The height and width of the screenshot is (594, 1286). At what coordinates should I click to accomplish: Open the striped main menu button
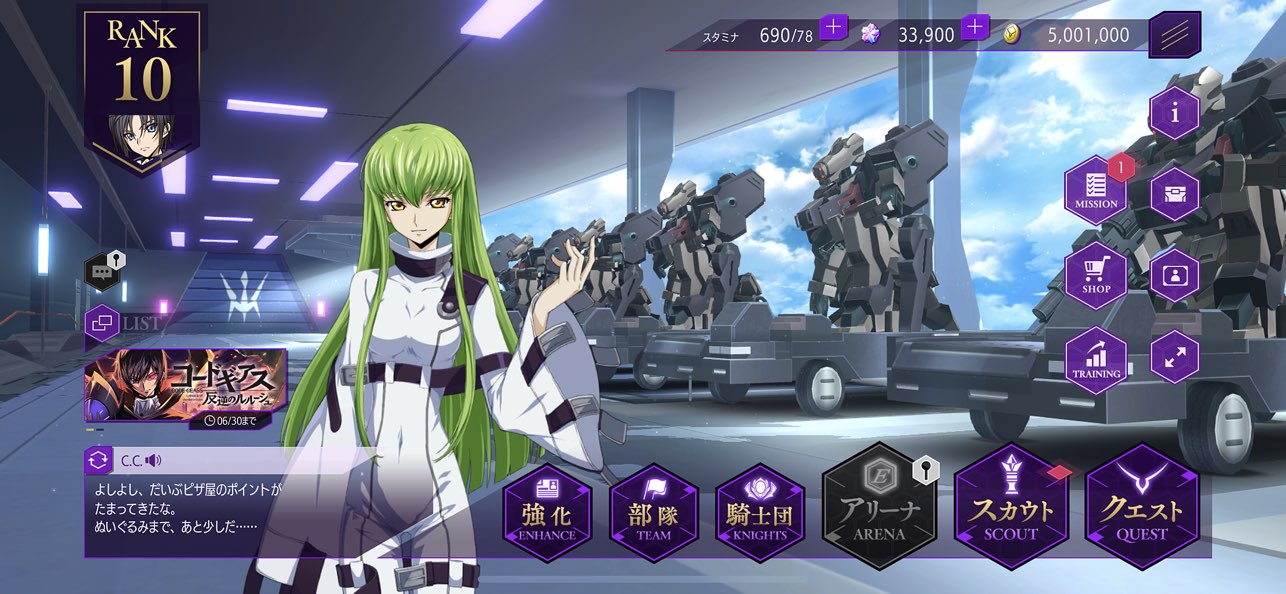click(x=1175, y=35)
